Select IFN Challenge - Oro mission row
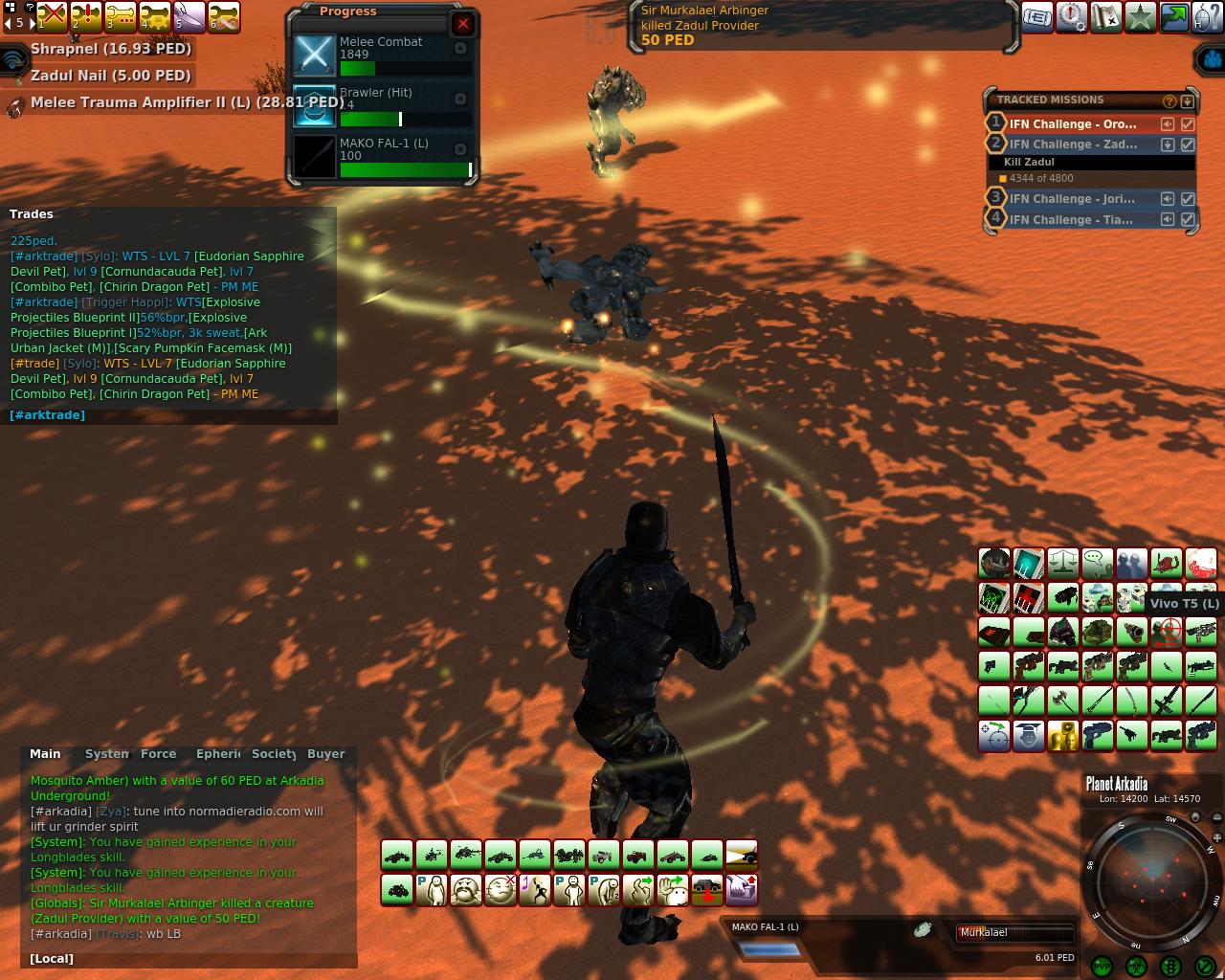Viewport: 1225px width, 980px height. coord(1072,124)
